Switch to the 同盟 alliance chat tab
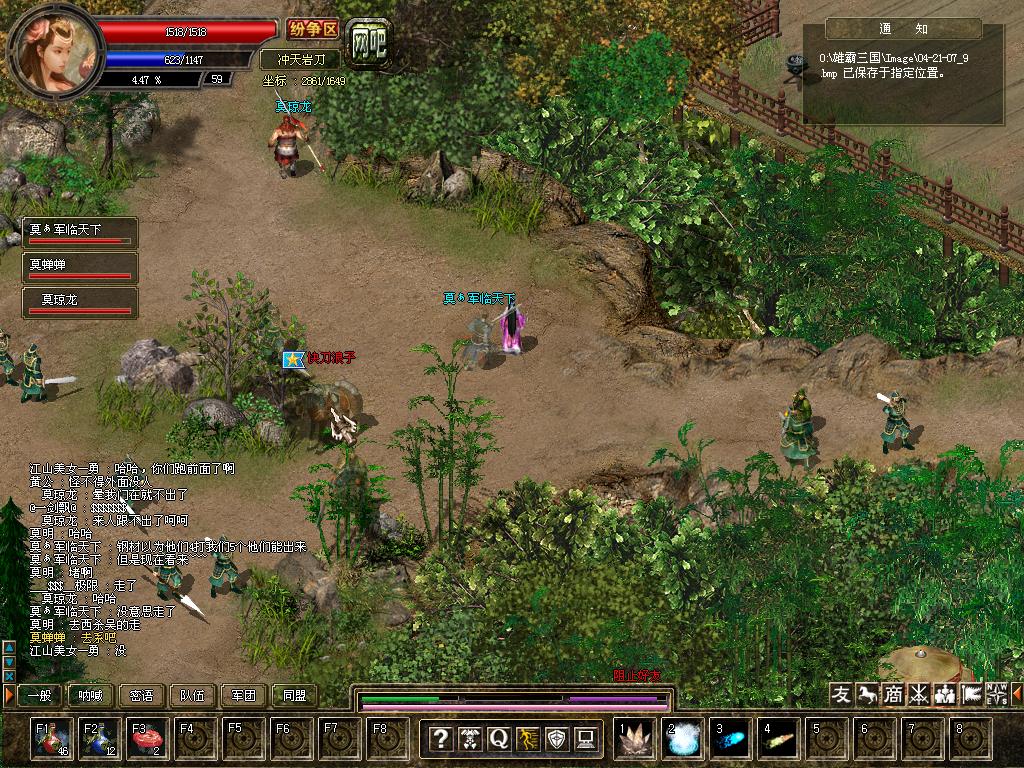This screenshot has width=1024, height=768. [295, 696]
